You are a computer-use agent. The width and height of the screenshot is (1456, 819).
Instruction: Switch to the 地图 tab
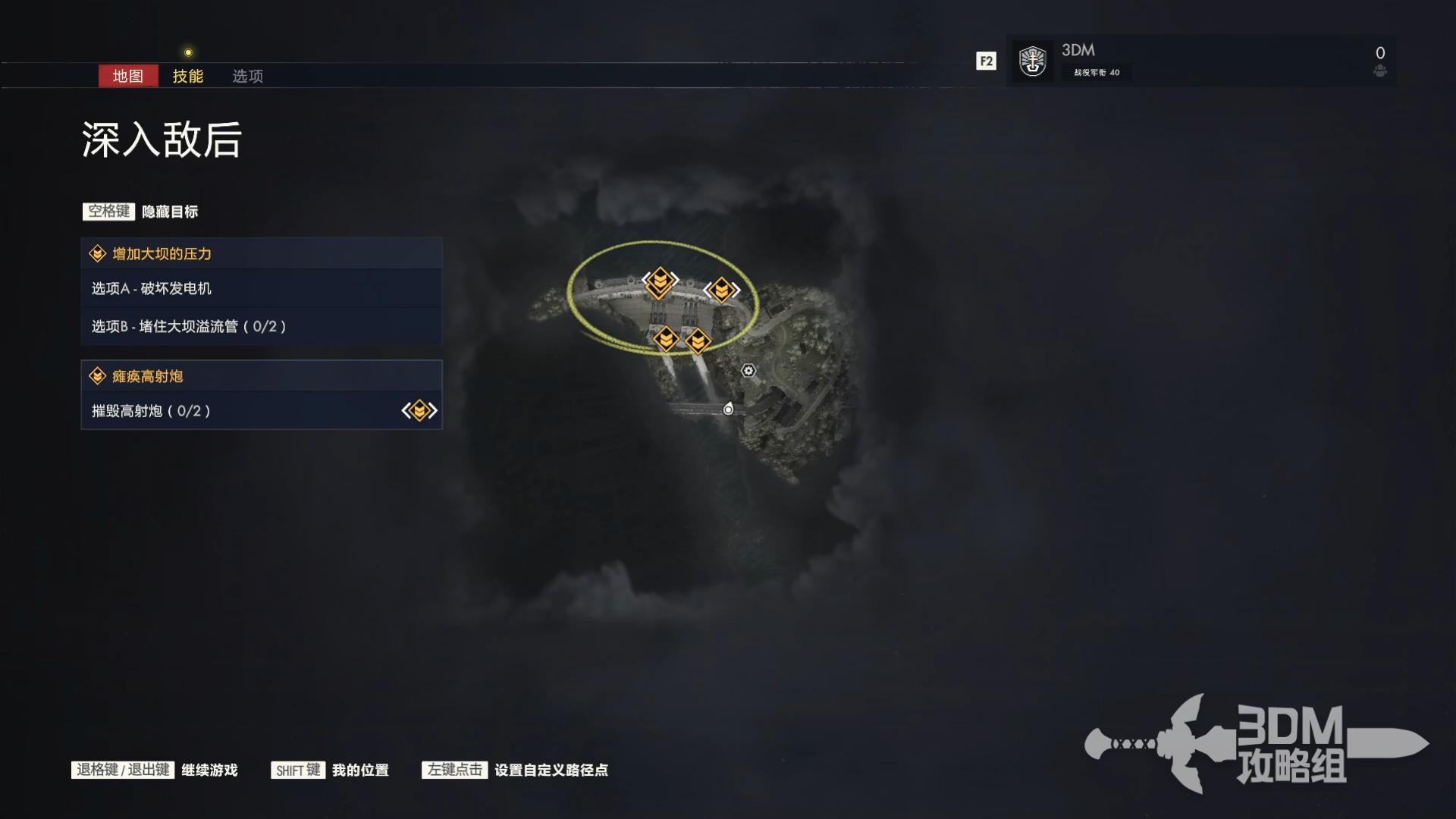tap(127, 76)
